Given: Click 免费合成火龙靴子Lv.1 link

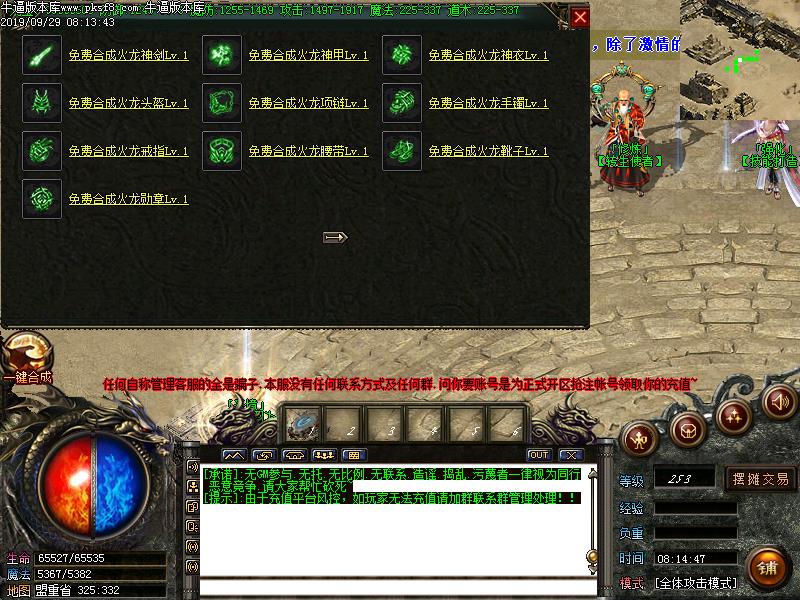Looking at the screenshot, I should pyautogui.click(x=488, y=152).
